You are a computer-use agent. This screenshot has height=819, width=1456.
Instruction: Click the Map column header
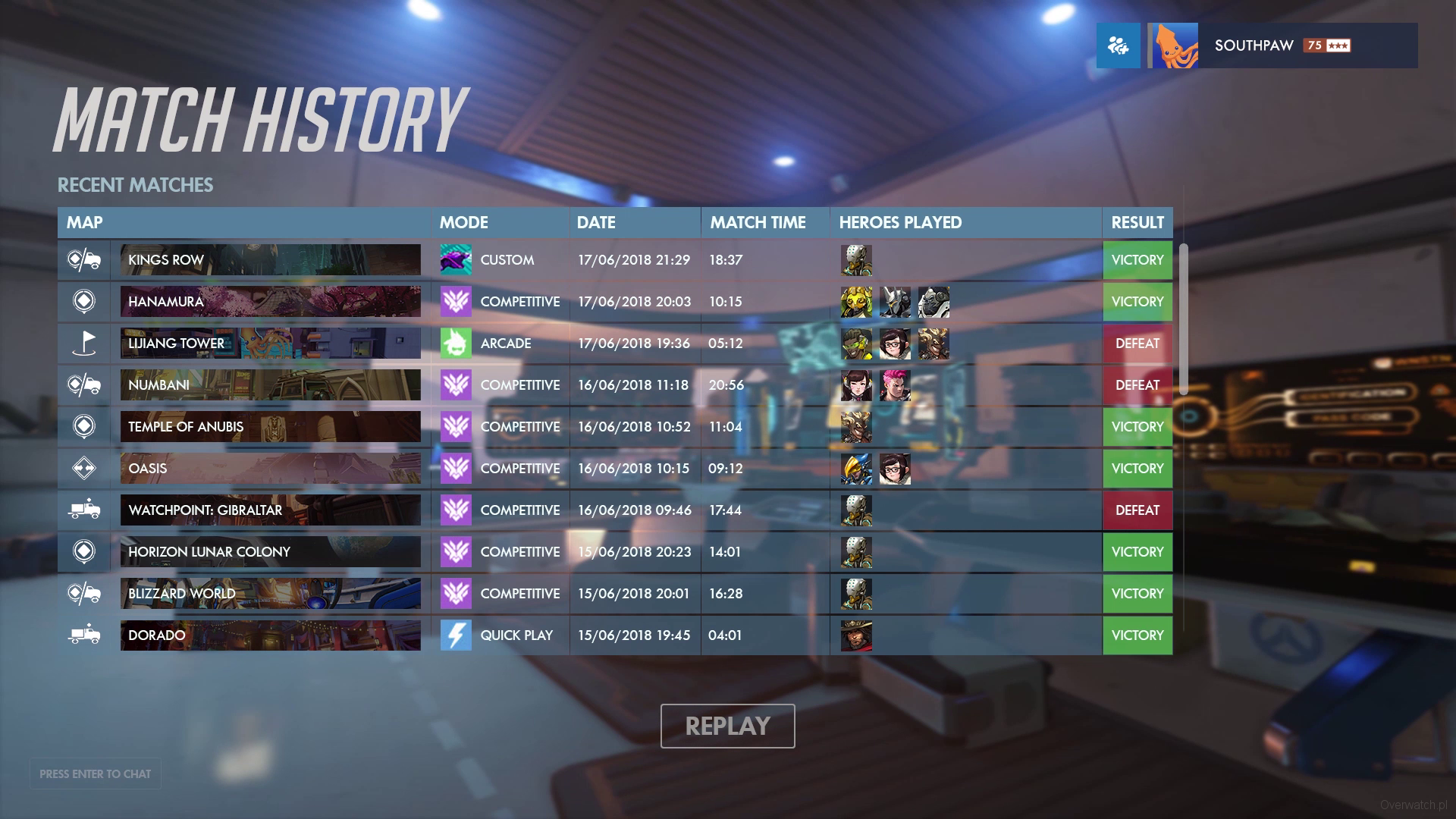tap(84, 222)
